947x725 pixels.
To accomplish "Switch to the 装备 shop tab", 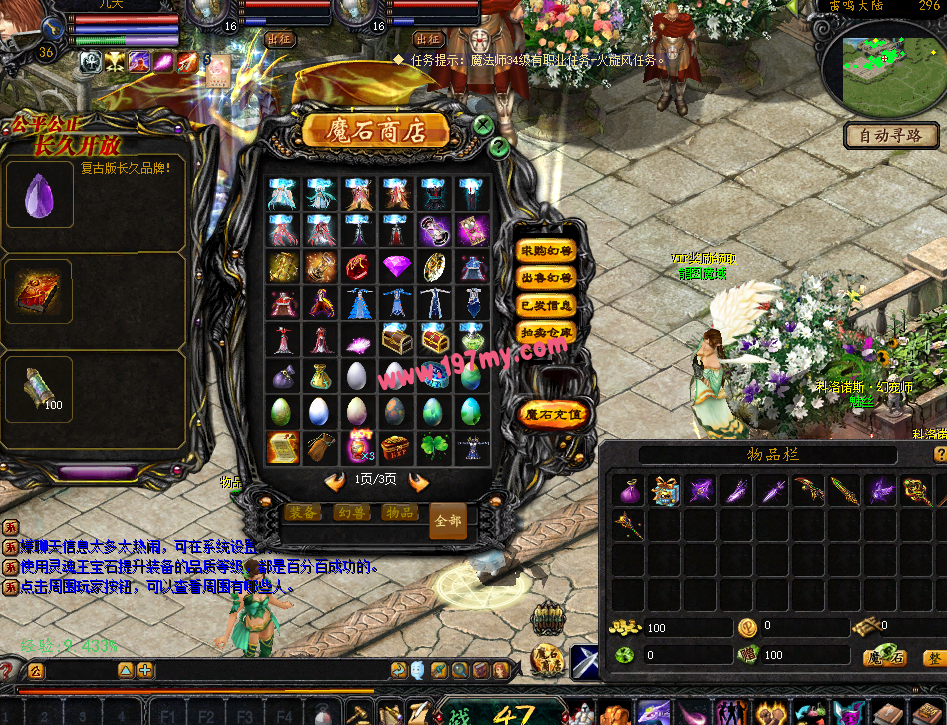I will coord(303,512).
